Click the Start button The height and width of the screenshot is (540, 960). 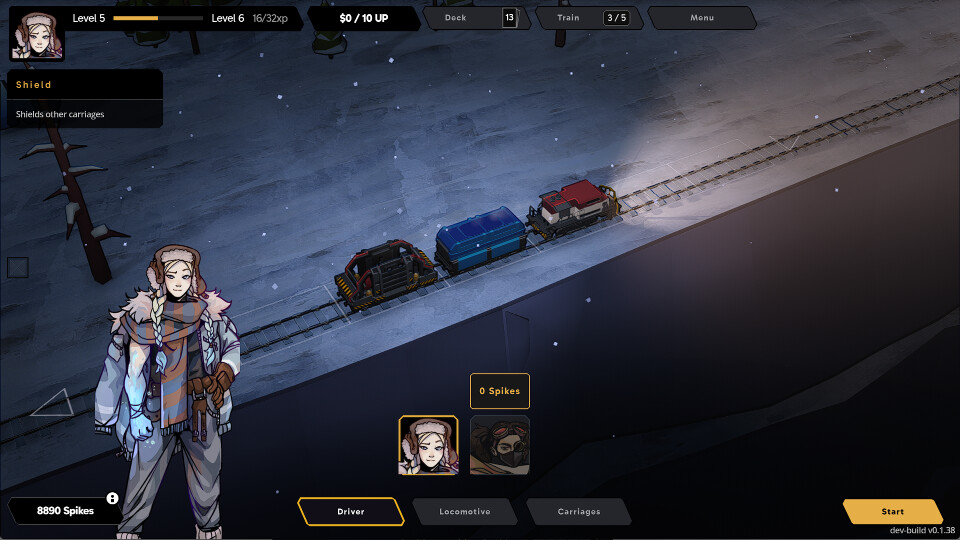[892, 511]
